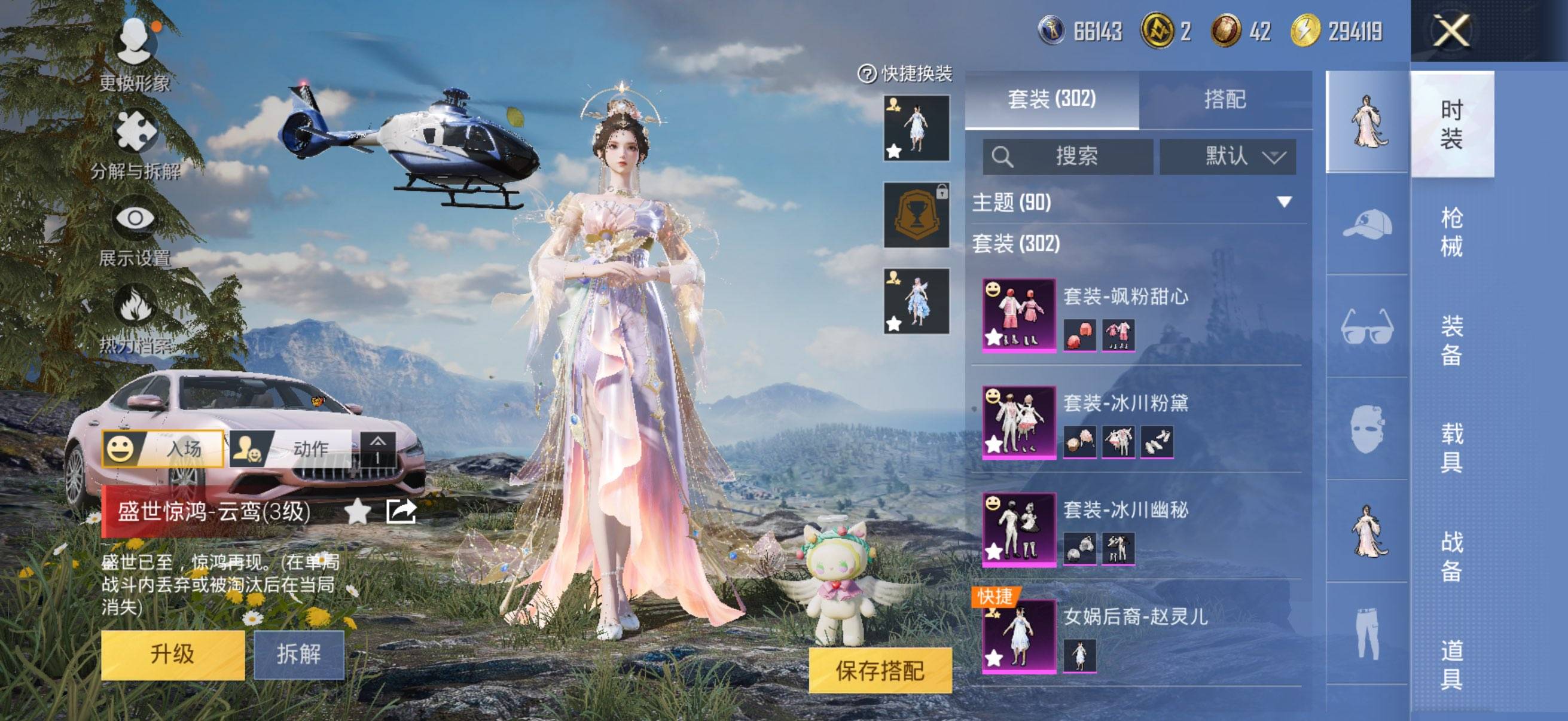Close the wardrobe screen with the X
The width and height of the screenshot is (1568, 721).
pos(1451,31)
